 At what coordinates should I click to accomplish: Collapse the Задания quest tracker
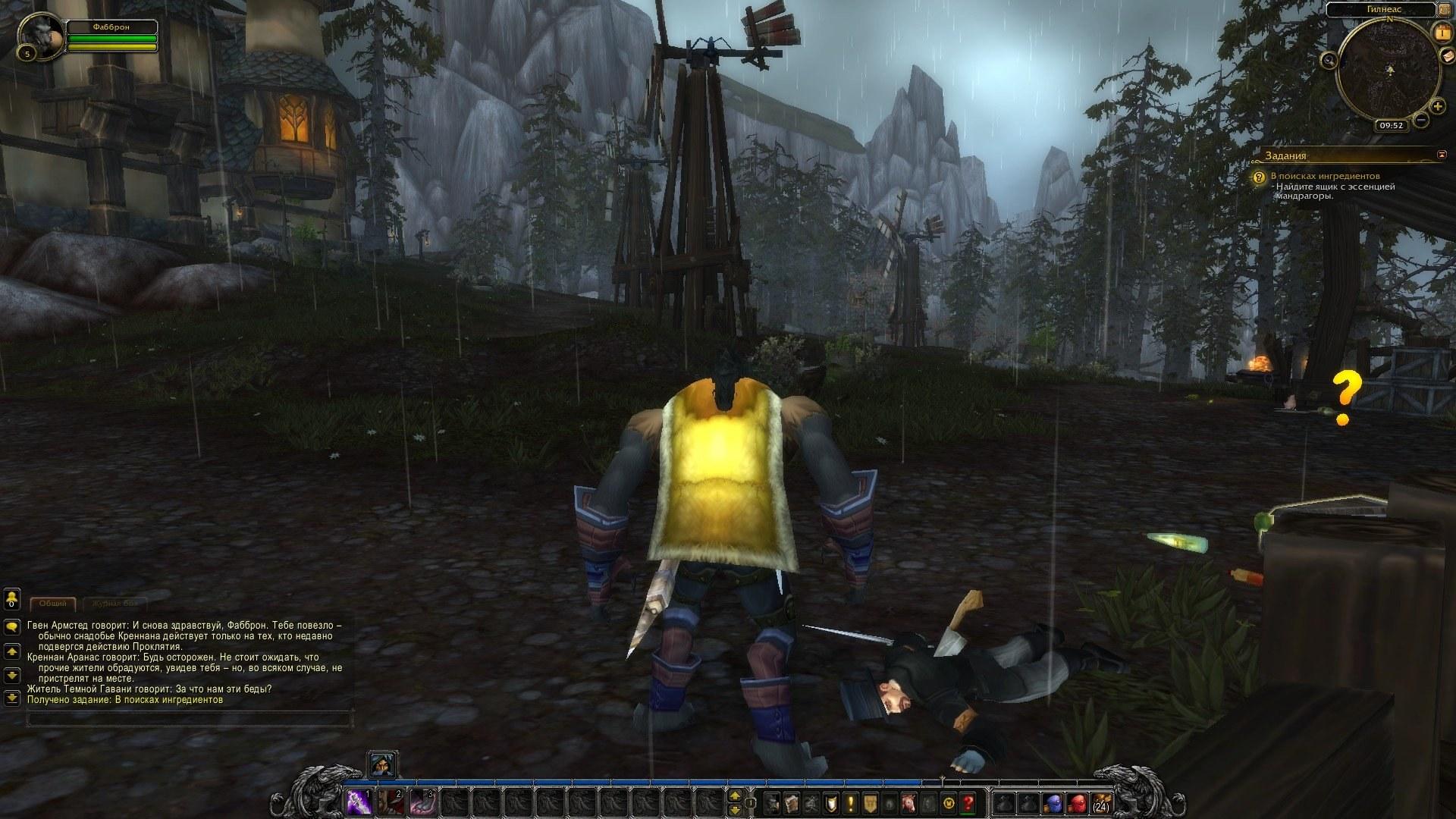(1442, 155)
